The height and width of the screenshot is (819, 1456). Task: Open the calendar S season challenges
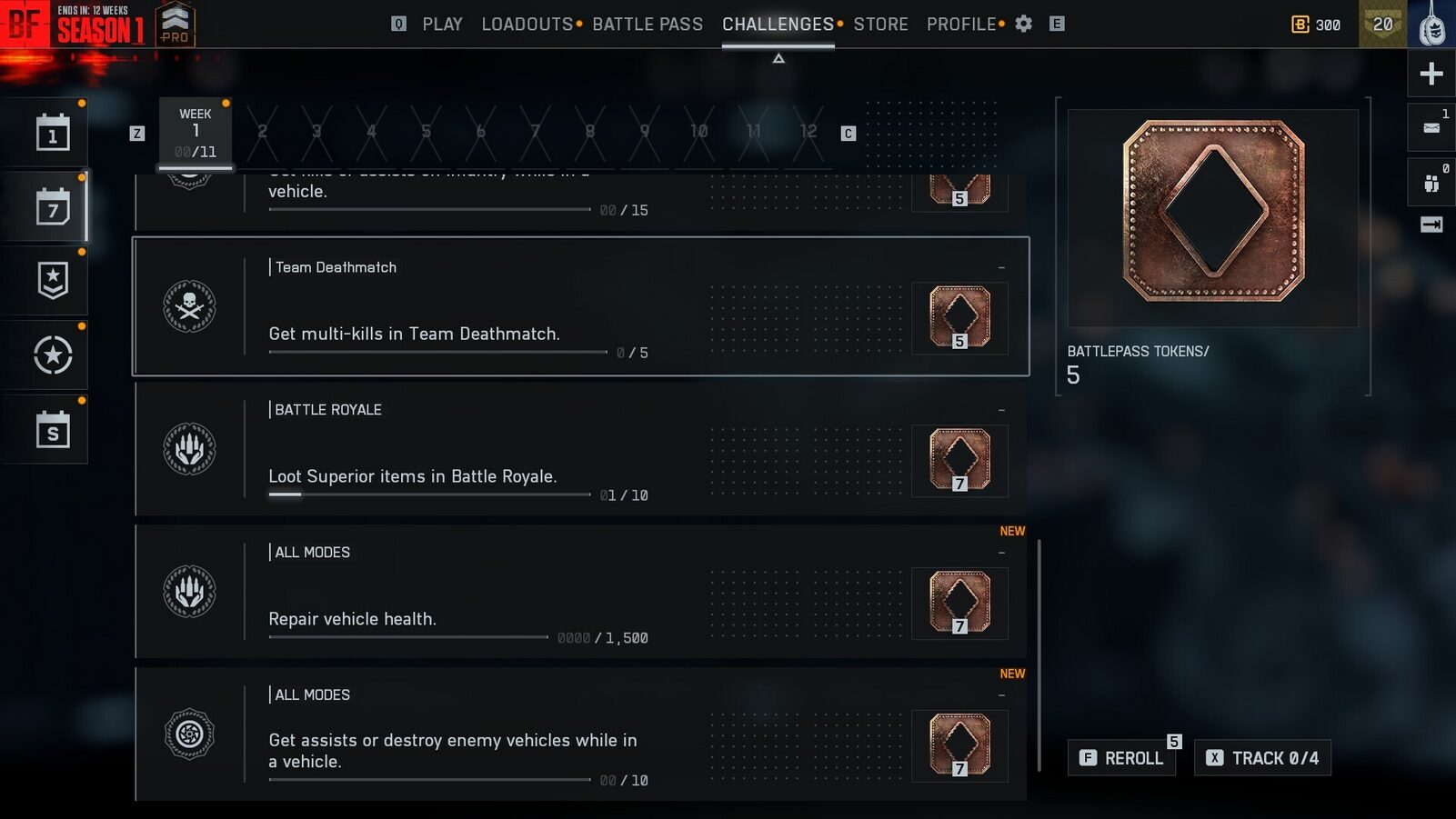coord(53,430)
